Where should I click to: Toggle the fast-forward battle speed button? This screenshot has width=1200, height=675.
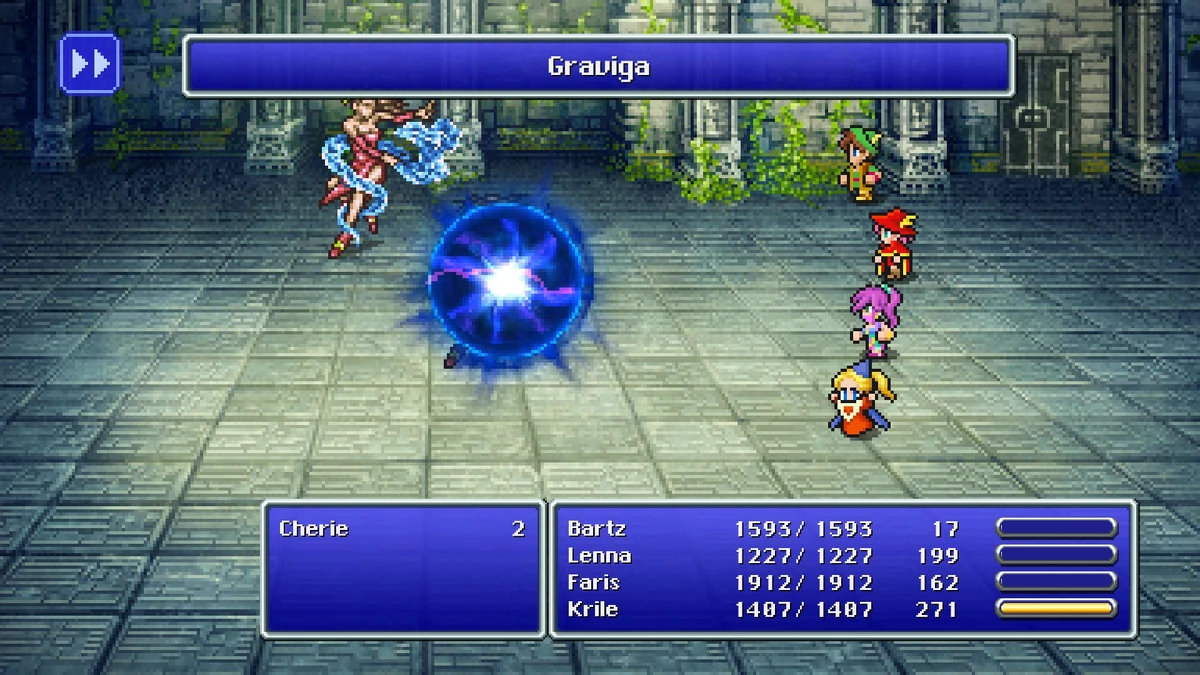pos(90,64)
